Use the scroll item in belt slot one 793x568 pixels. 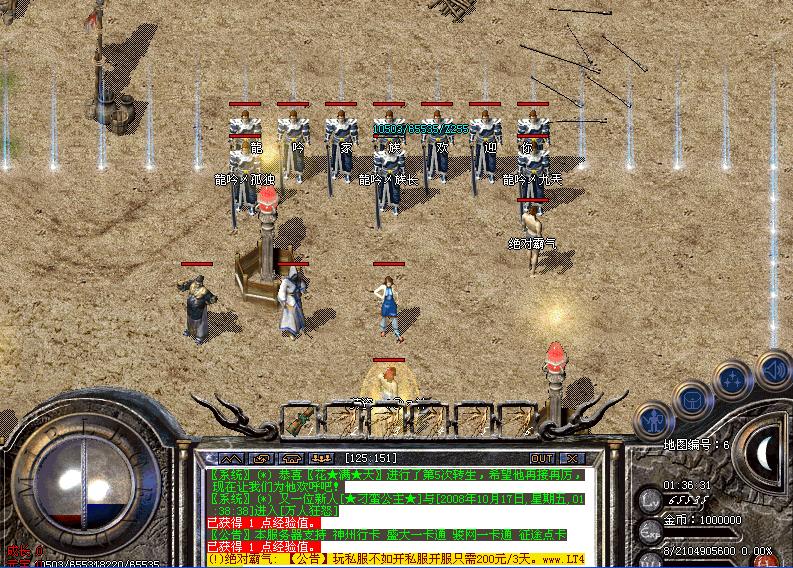point(299,420)
